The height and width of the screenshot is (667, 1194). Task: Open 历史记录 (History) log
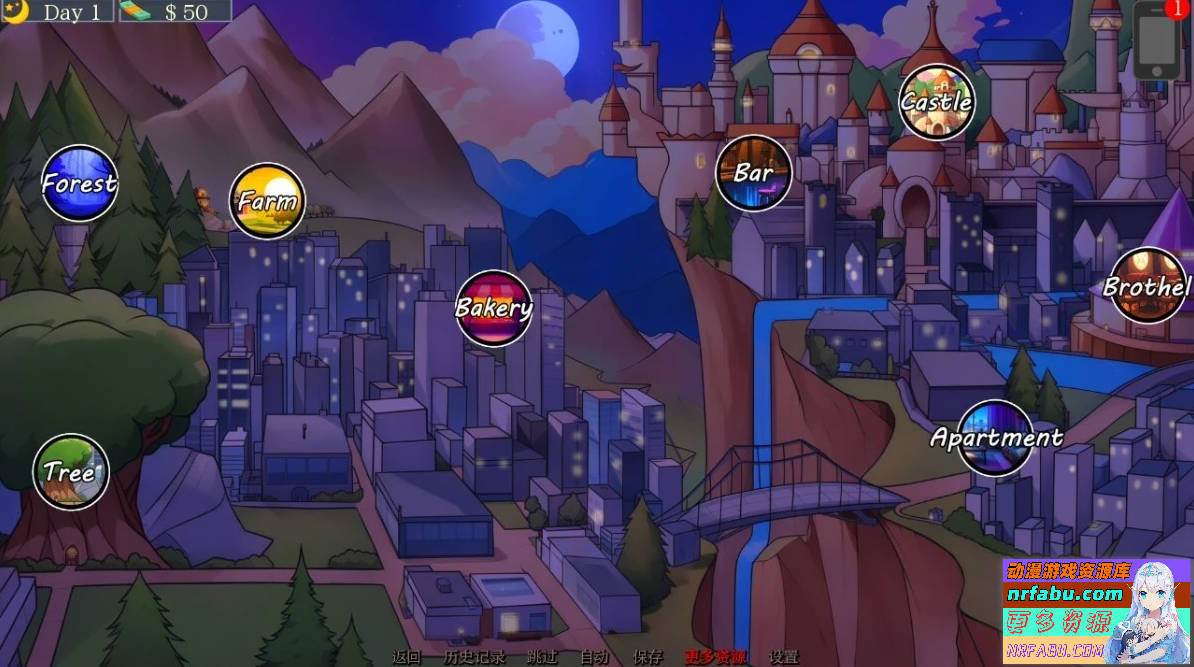(474, 657)
